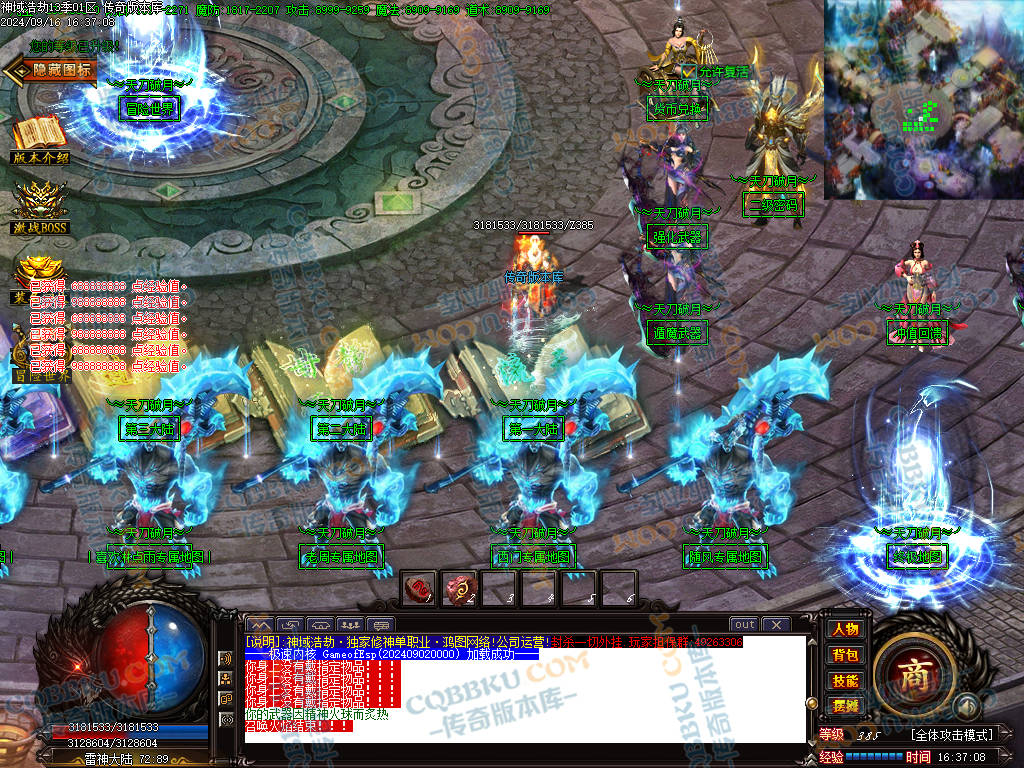This screenshot has width=1024, height=768.
Task: Open the 人物 character panel
Action: [x=845, y=629]
